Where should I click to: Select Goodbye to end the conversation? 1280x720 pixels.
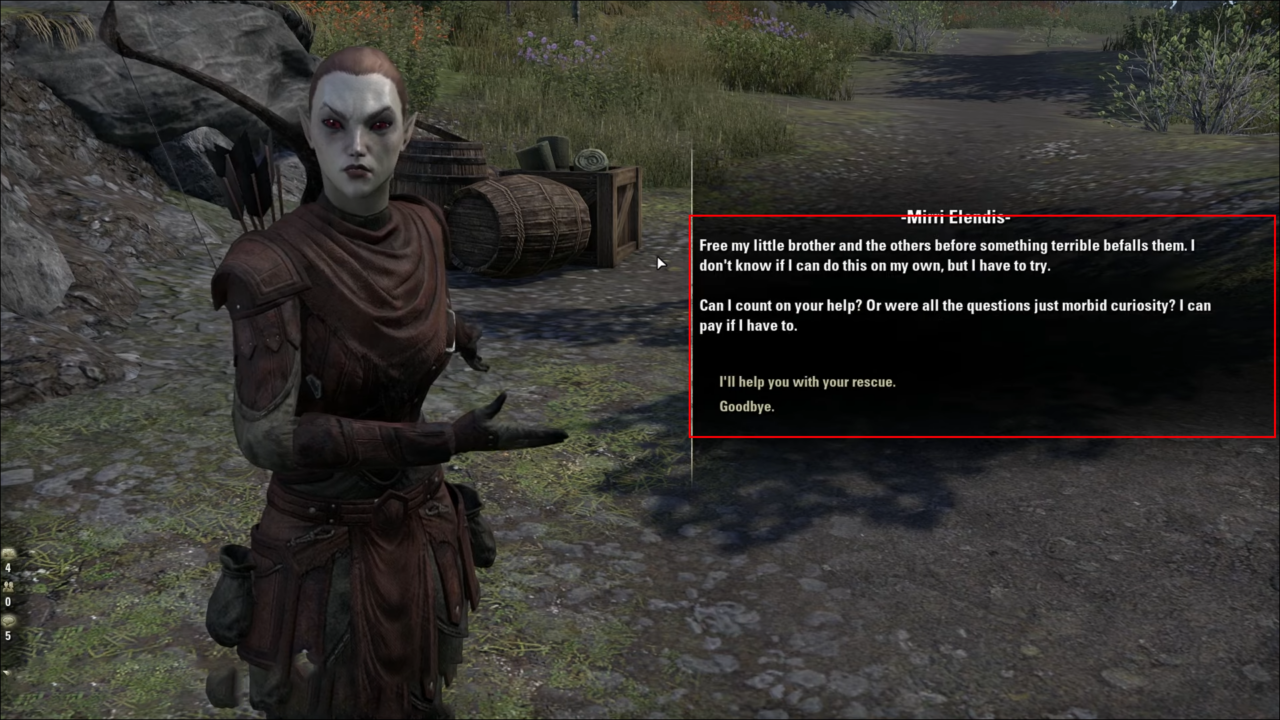pos(746,406)
